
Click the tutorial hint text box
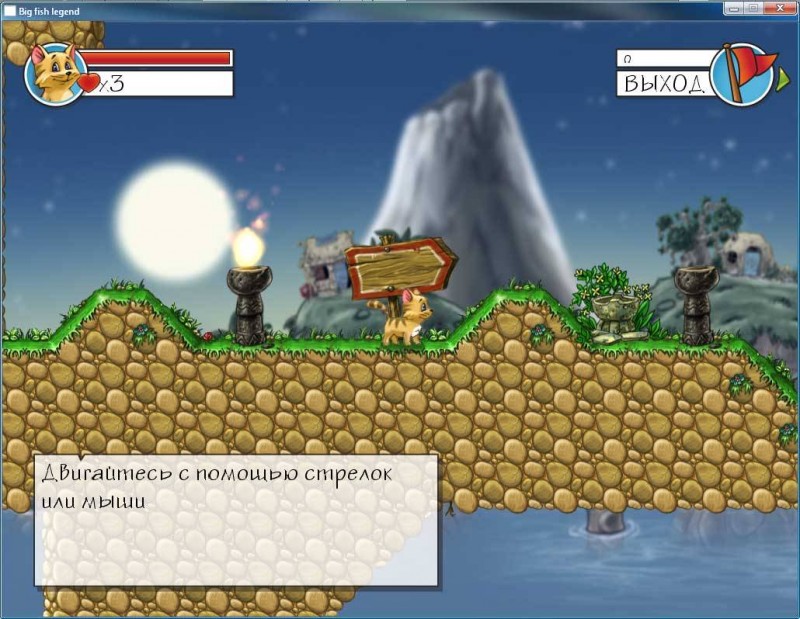[x=237, y=519]
